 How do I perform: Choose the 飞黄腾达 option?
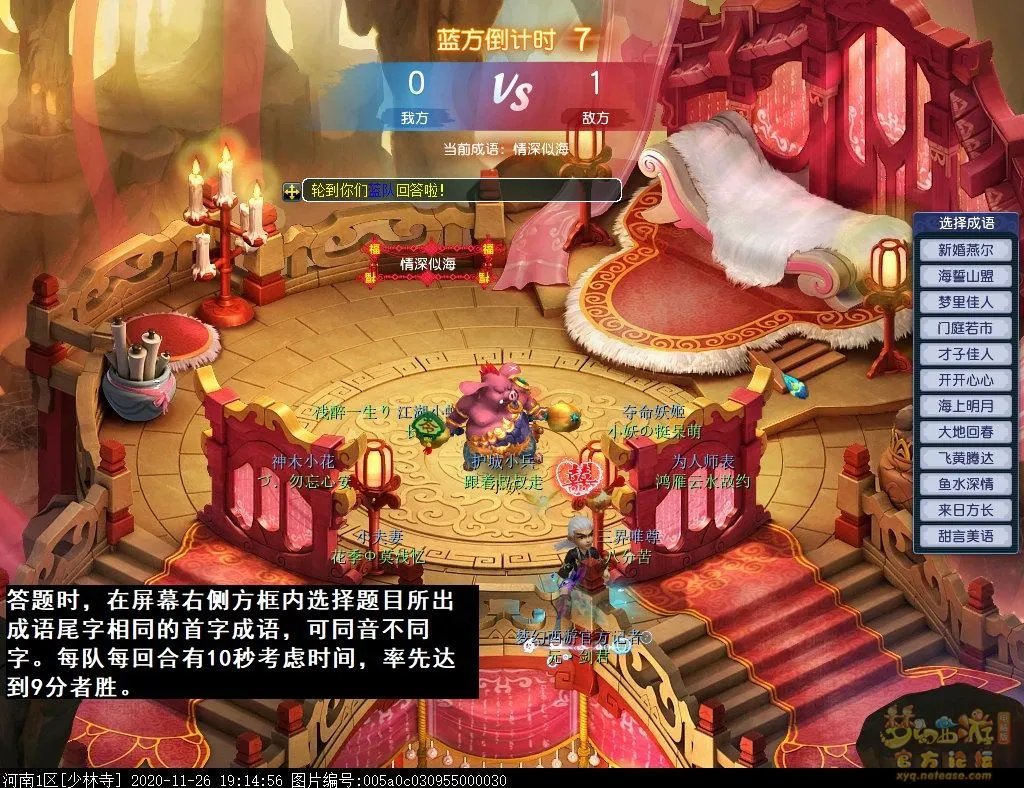pyautogui.click(x=965, y=458)
